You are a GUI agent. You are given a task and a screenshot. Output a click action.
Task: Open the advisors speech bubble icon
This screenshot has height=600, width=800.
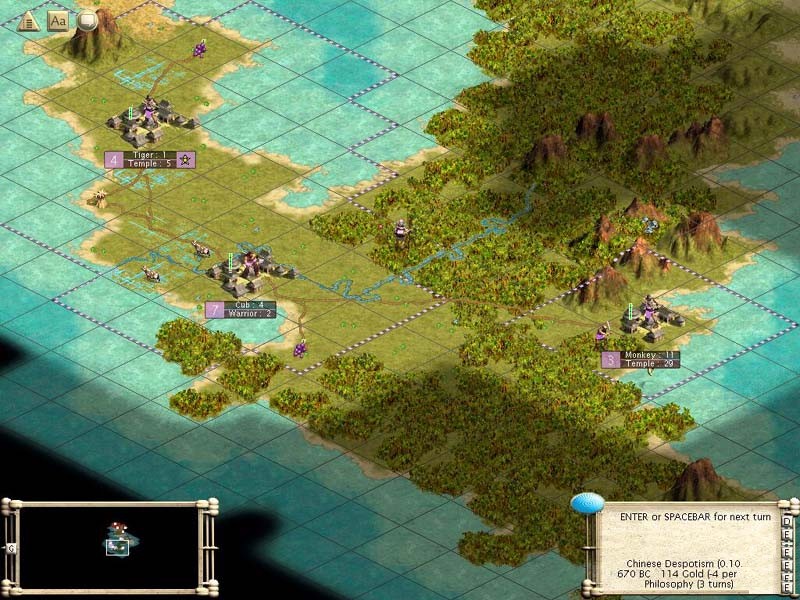[88, 21]
